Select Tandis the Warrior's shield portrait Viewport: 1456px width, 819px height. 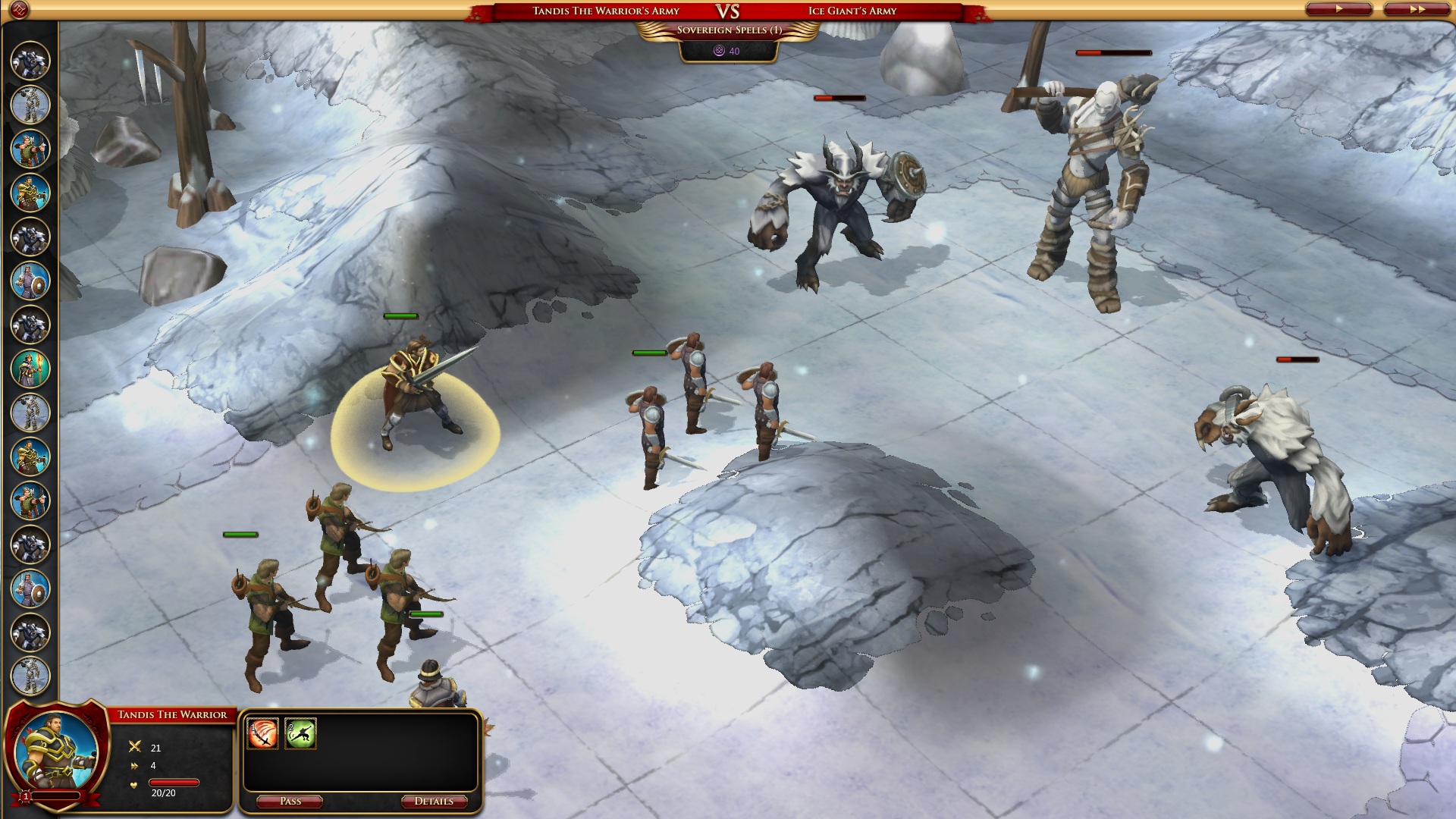[57, 752]
